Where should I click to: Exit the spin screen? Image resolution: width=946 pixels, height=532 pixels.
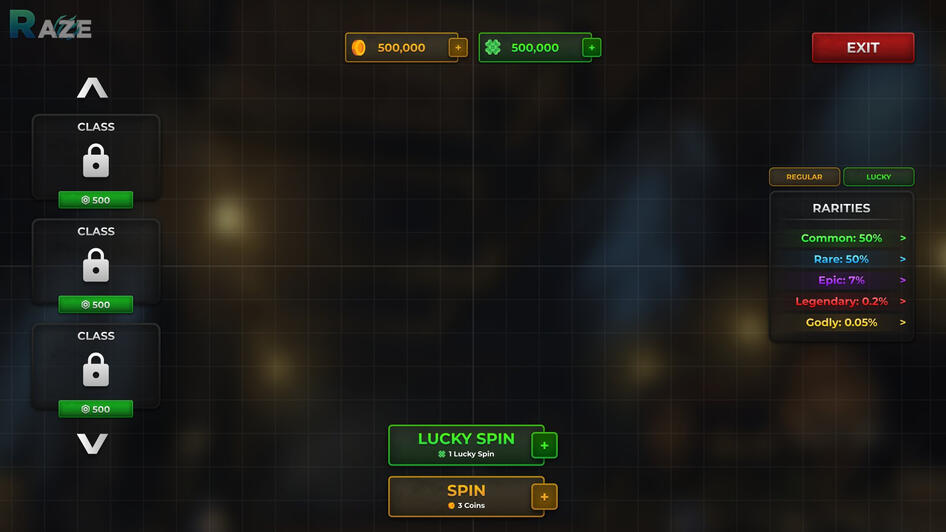point(862,48)
